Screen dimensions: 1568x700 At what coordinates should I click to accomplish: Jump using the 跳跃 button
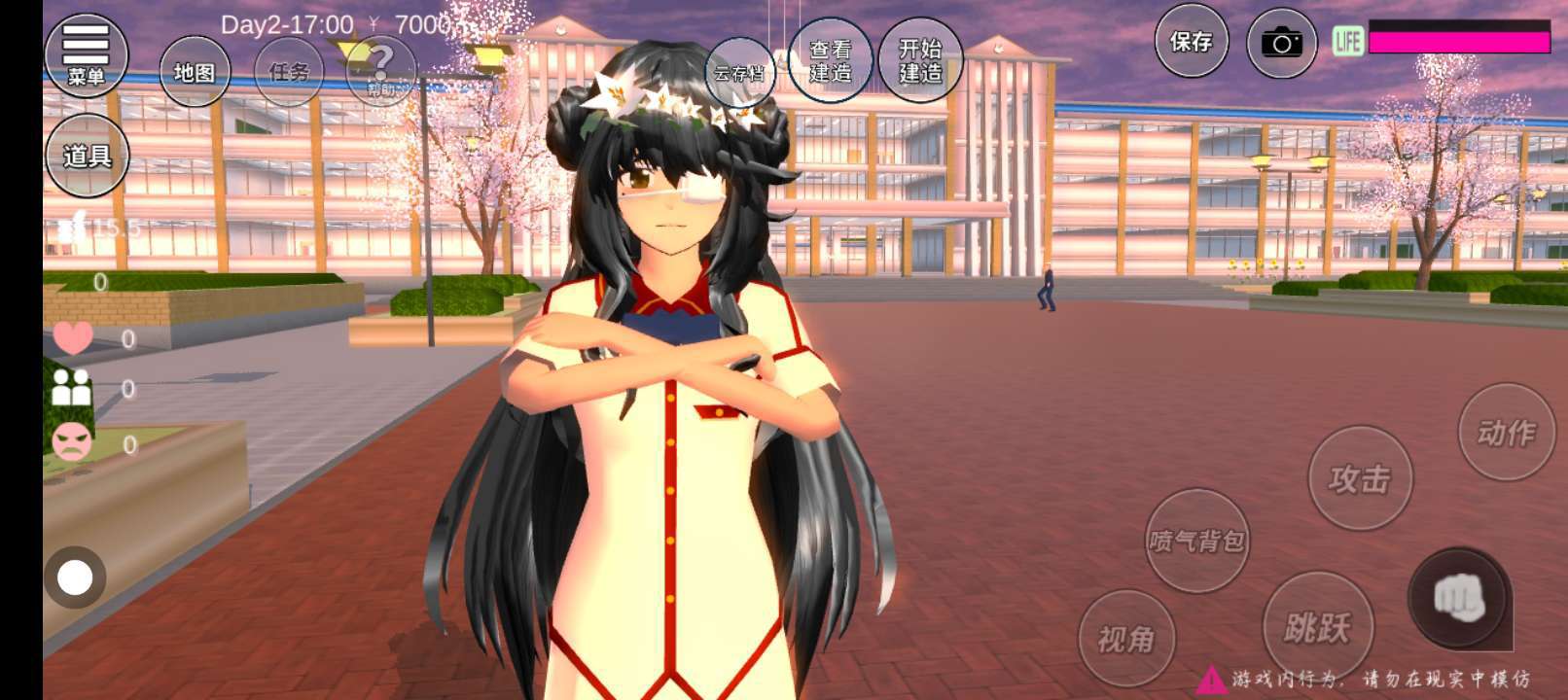1317,627
